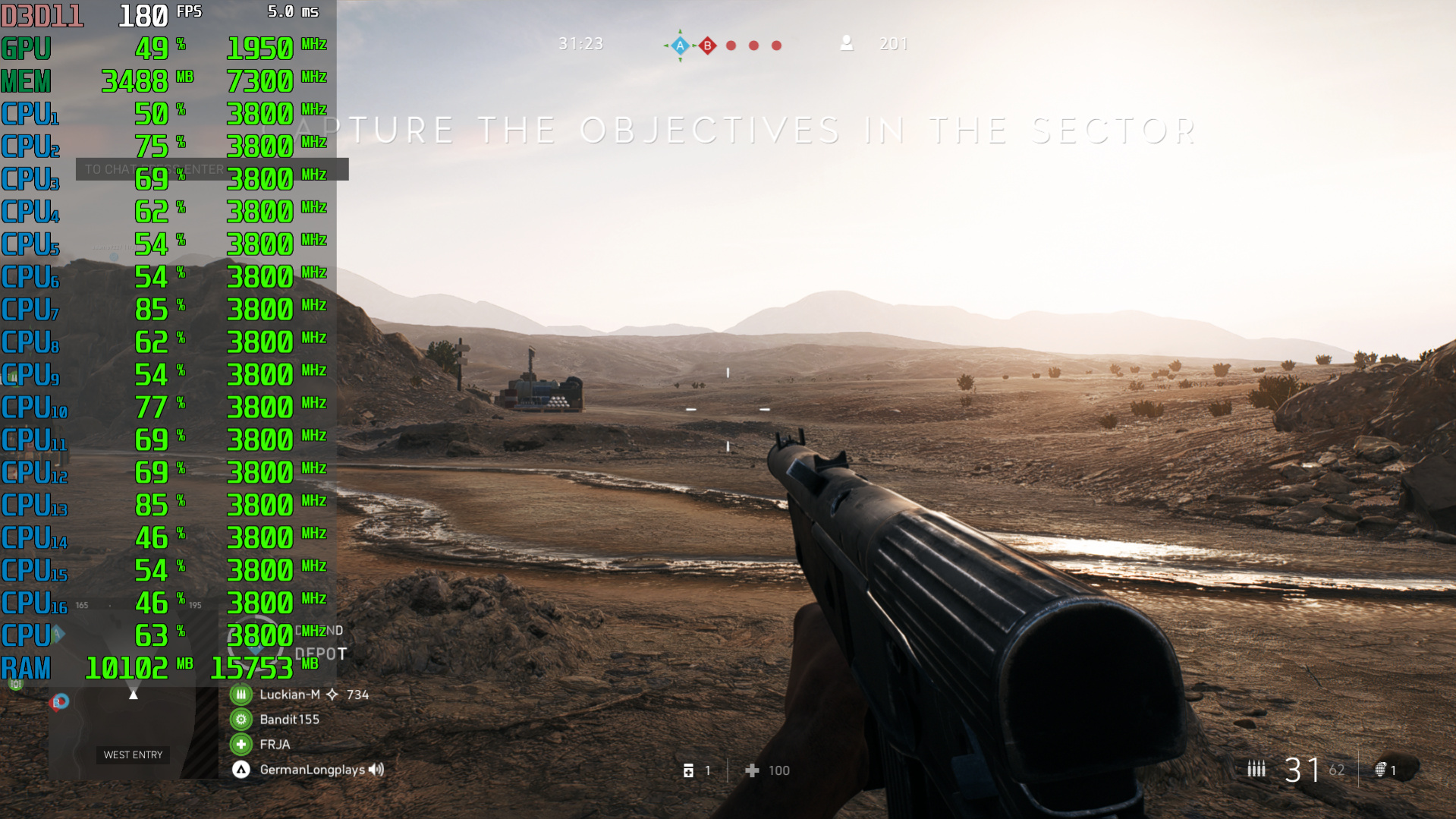Toggle the spotting star beside Luckian-M's score
The image size is (1456, 819).
tap(332, 694)
